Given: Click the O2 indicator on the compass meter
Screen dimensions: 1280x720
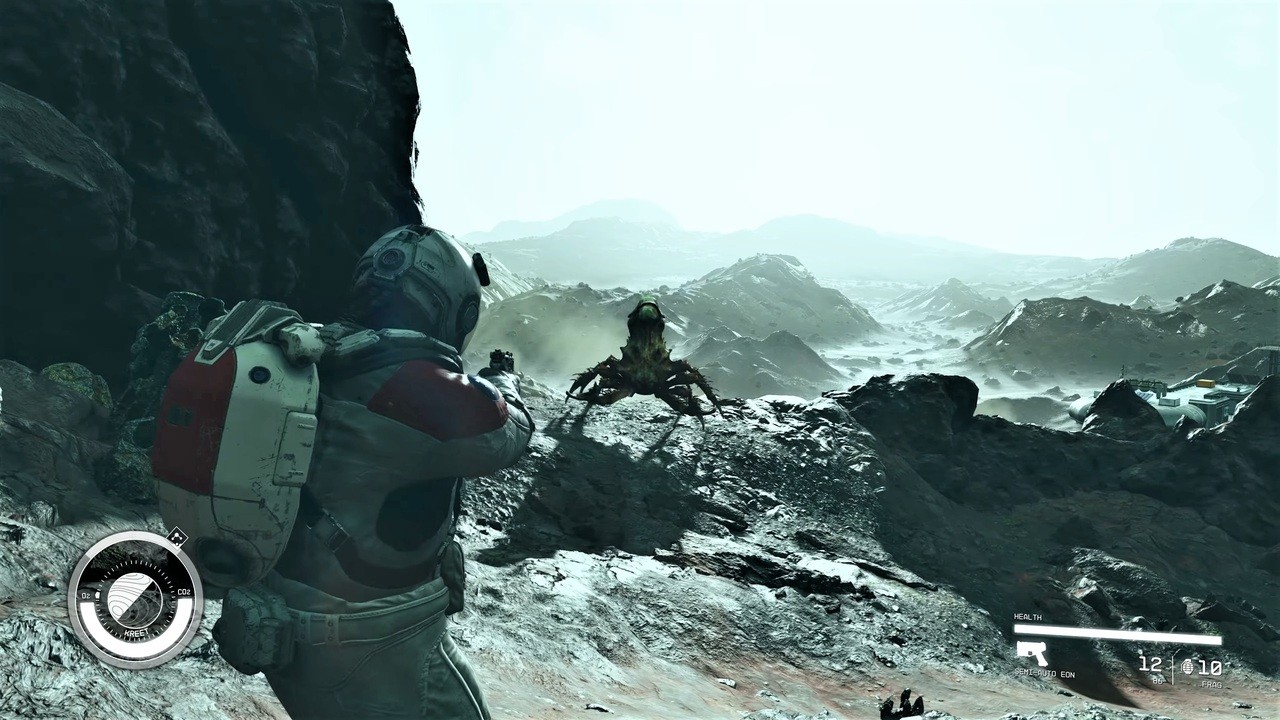Looking at the screenshot, I should [85, 595].
